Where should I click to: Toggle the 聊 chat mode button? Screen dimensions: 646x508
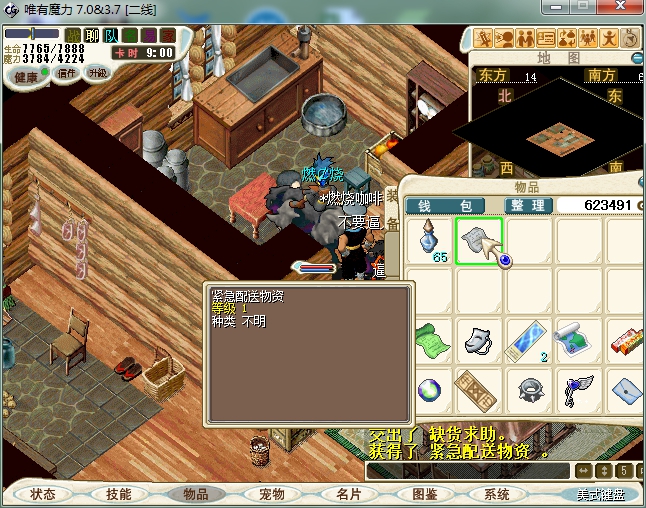click(x=91, y=35)
